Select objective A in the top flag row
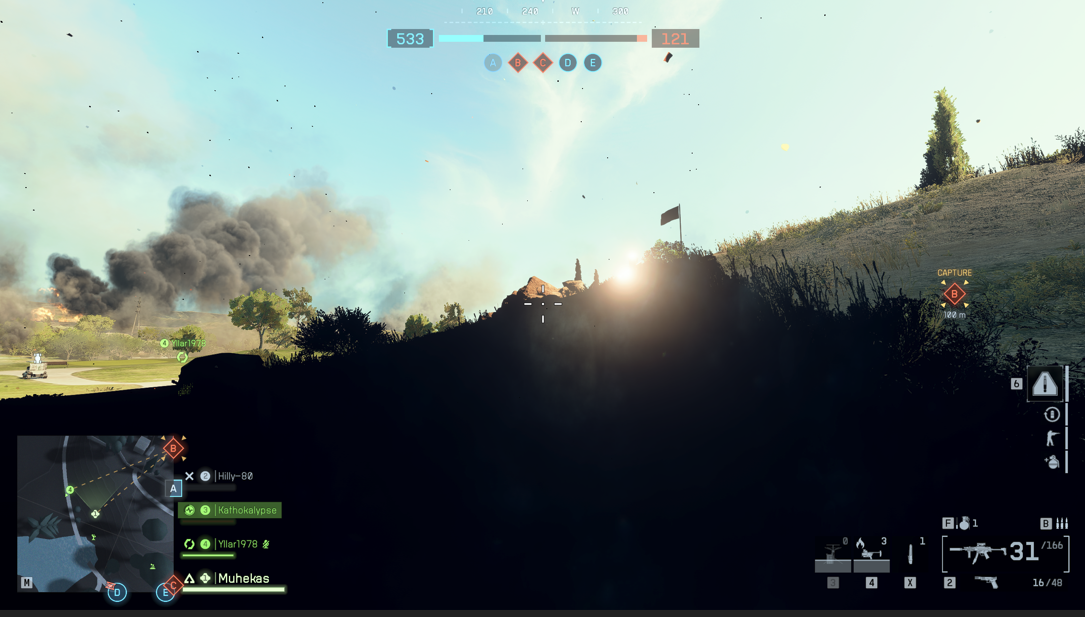Viewport: 1085px width, 617px height. coord(493,63)
